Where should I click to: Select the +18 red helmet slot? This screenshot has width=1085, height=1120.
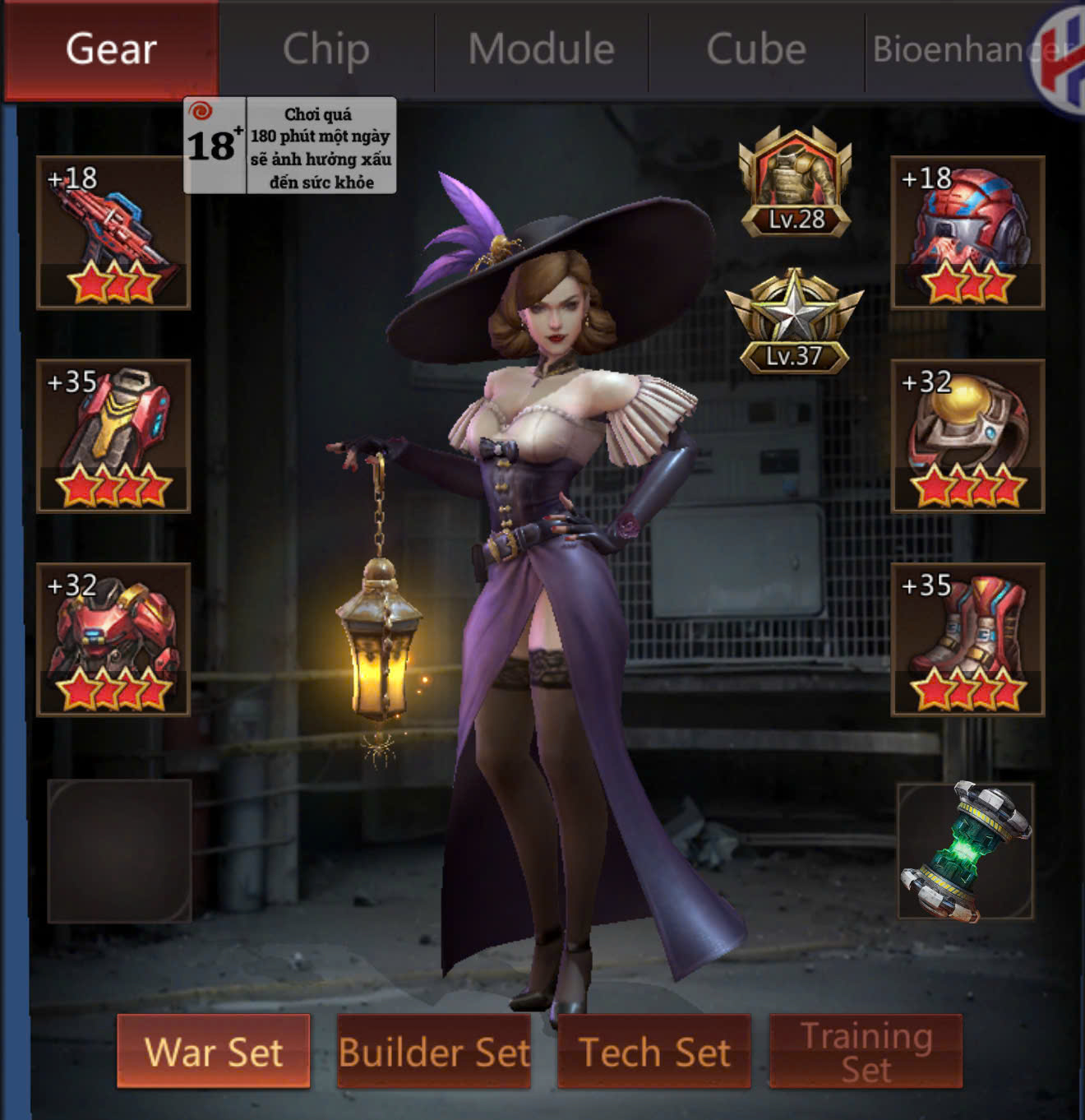point(967,233)
